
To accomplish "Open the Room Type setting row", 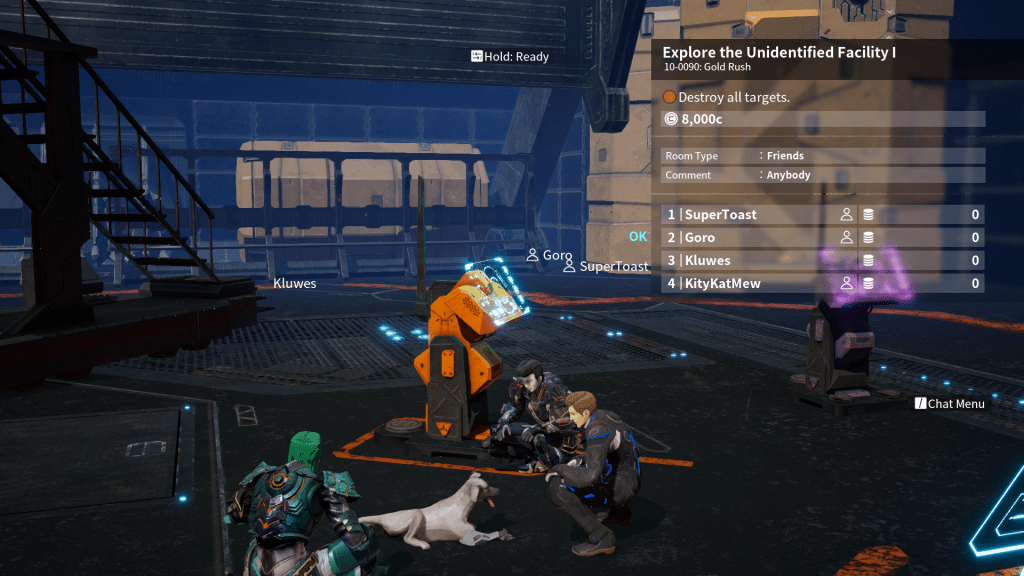I will pyautogui.click(x=822, y=156).
